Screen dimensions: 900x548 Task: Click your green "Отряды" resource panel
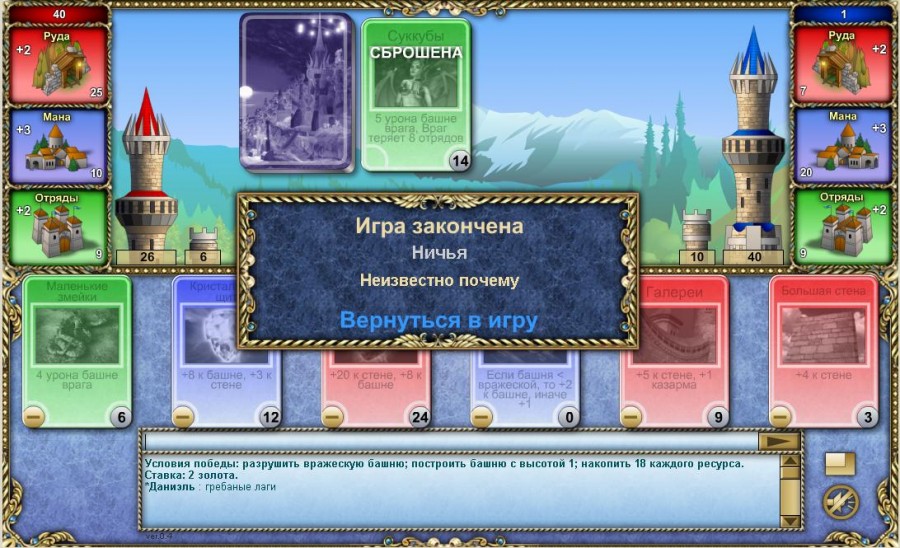[58, 226]
